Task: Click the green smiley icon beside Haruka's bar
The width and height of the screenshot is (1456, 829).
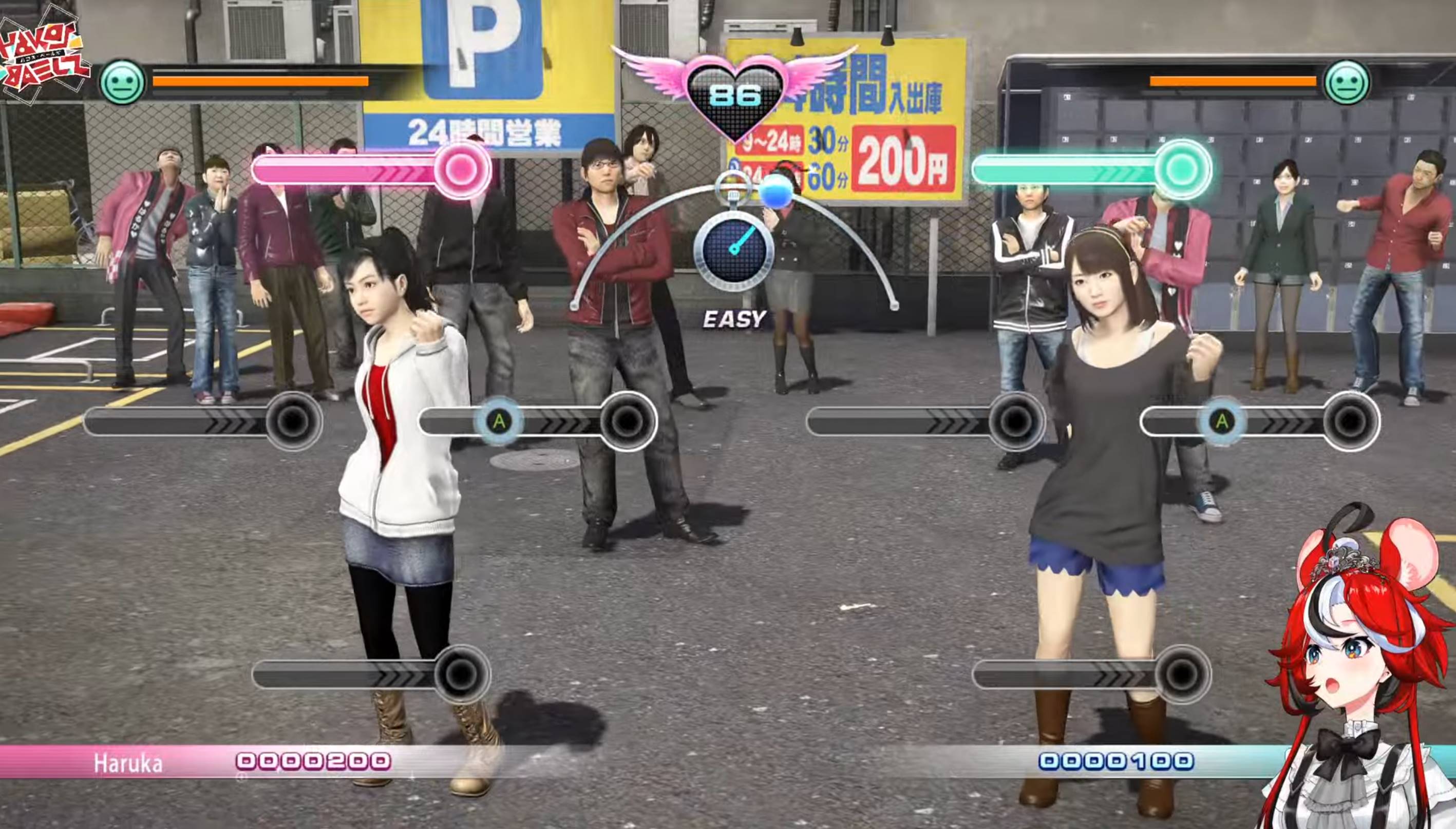Action: 122,83
